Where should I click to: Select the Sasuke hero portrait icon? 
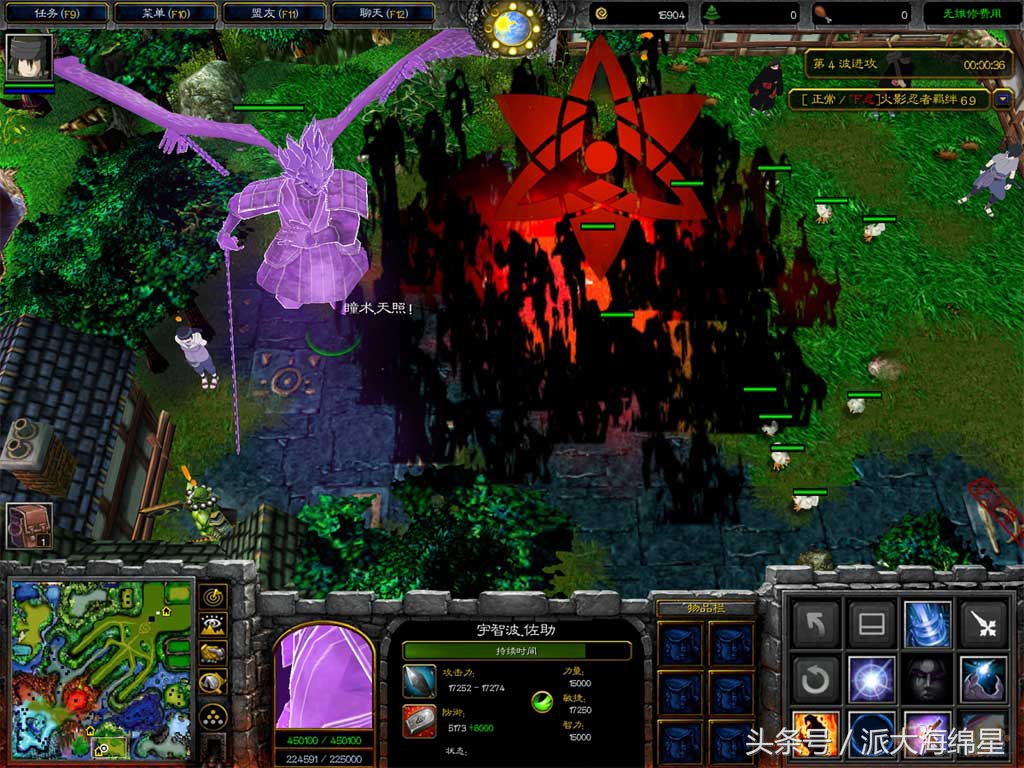tap(27, 58)
